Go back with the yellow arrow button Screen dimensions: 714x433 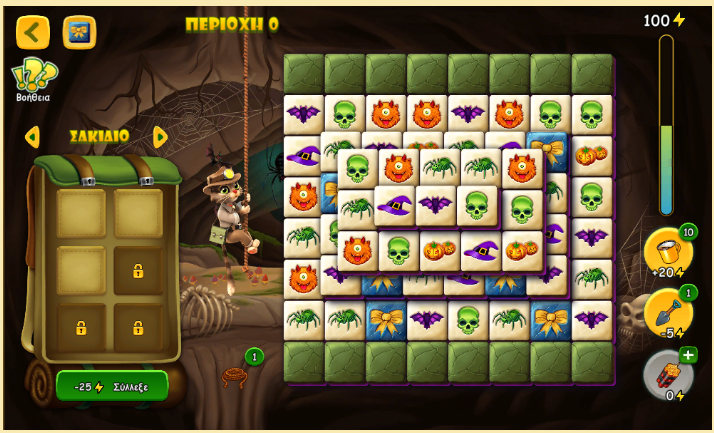click(32, 32)
